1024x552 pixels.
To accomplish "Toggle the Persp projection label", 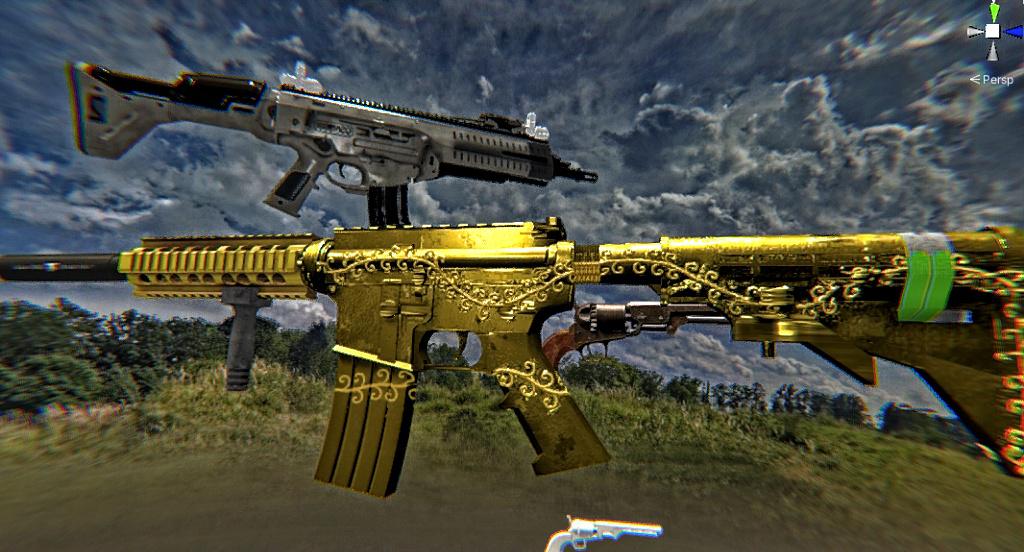I will point(996,79).
